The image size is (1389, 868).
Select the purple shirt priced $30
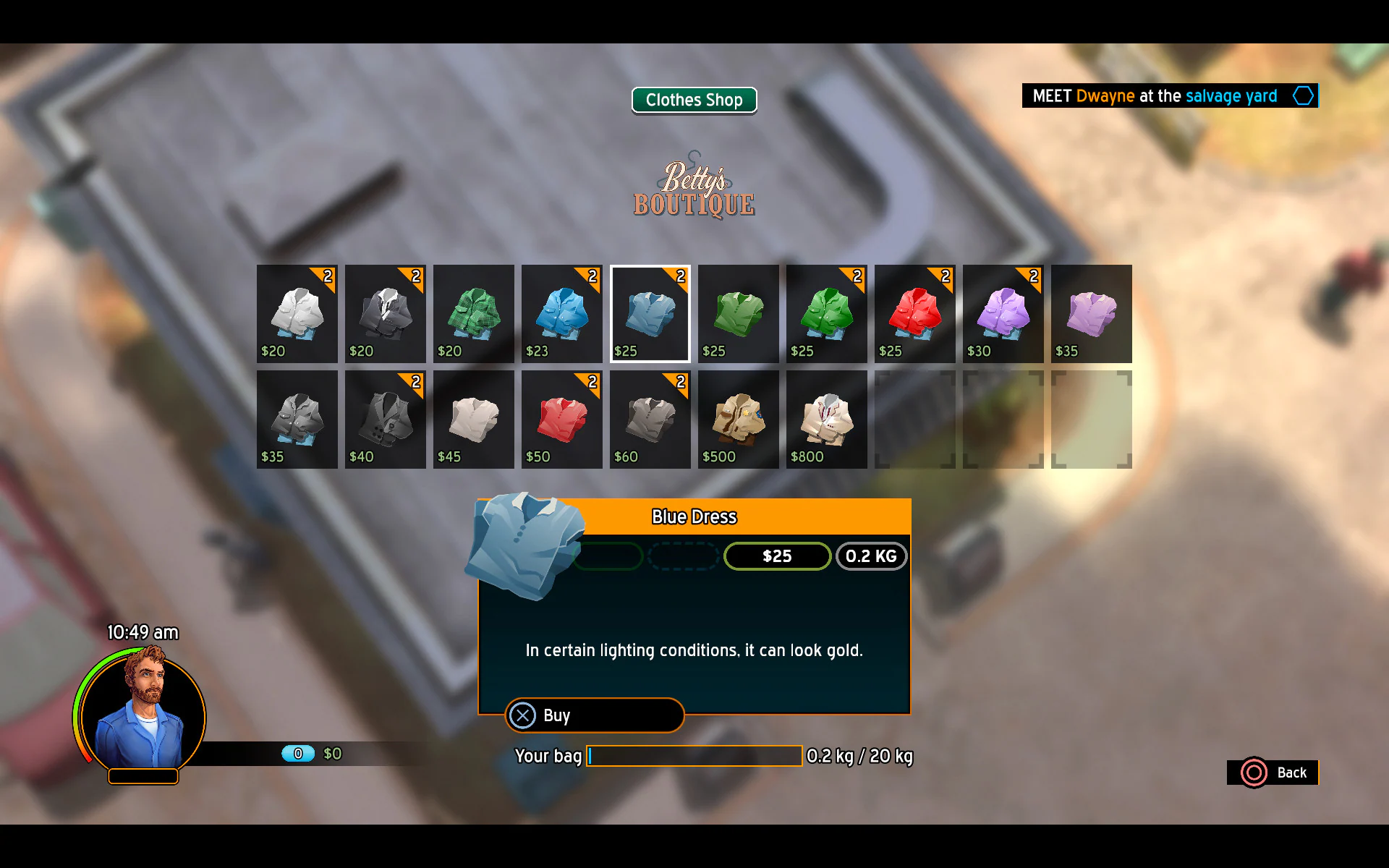1003,313
